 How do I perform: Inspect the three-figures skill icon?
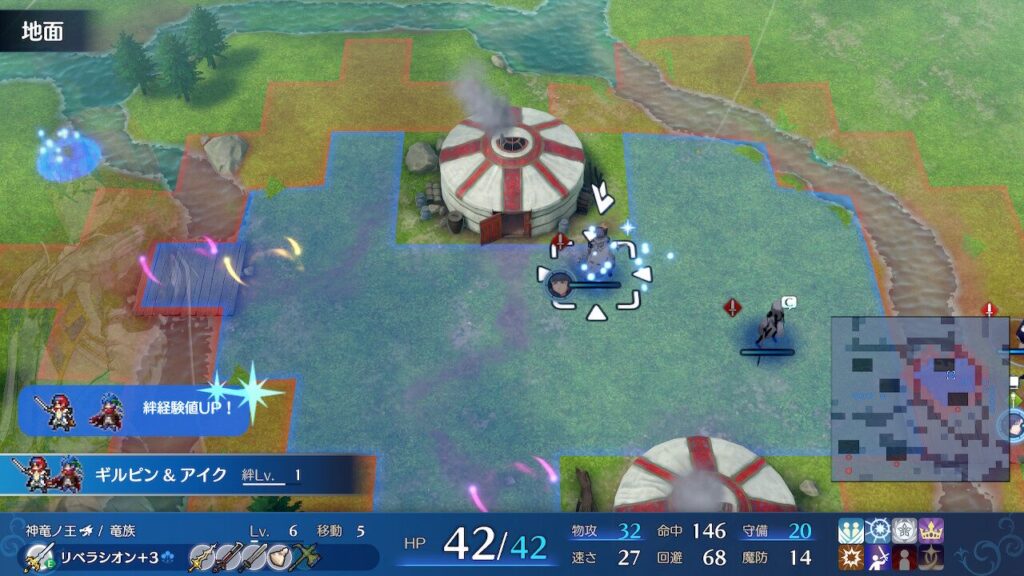pyautogui.click(x=851, y=530)
